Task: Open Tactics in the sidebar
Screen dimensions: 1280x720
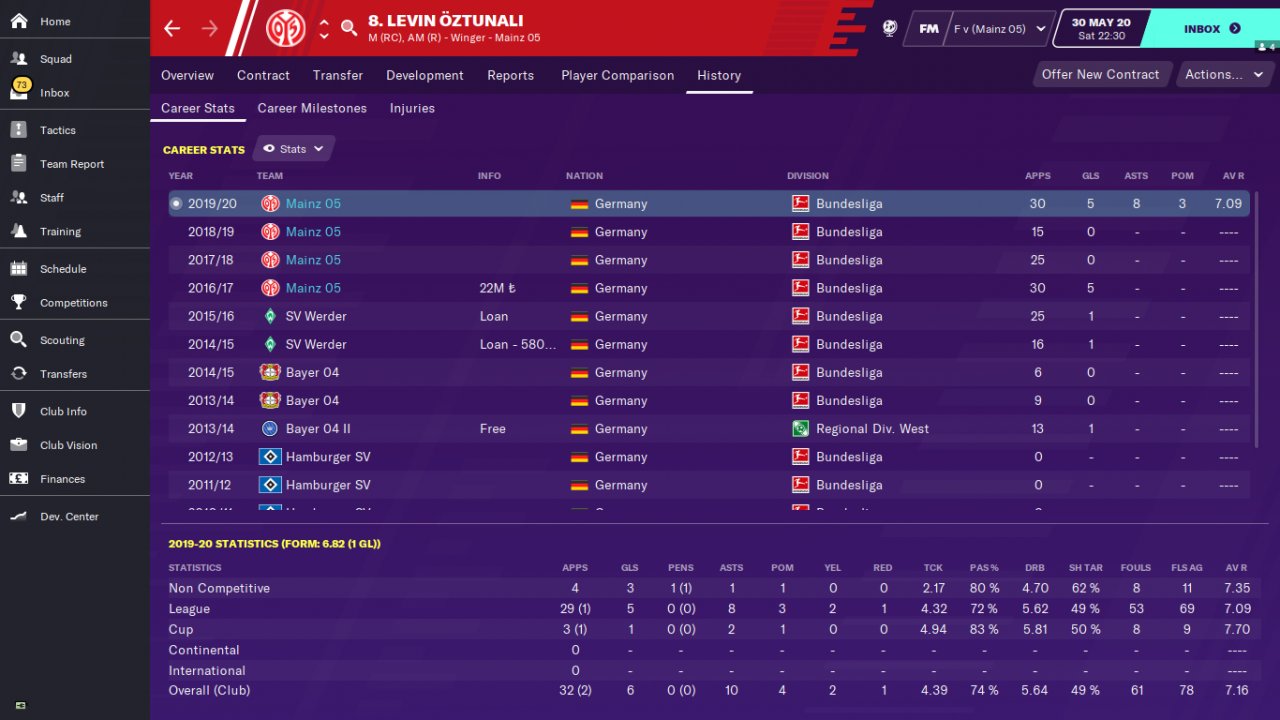Action: point(57,130)
